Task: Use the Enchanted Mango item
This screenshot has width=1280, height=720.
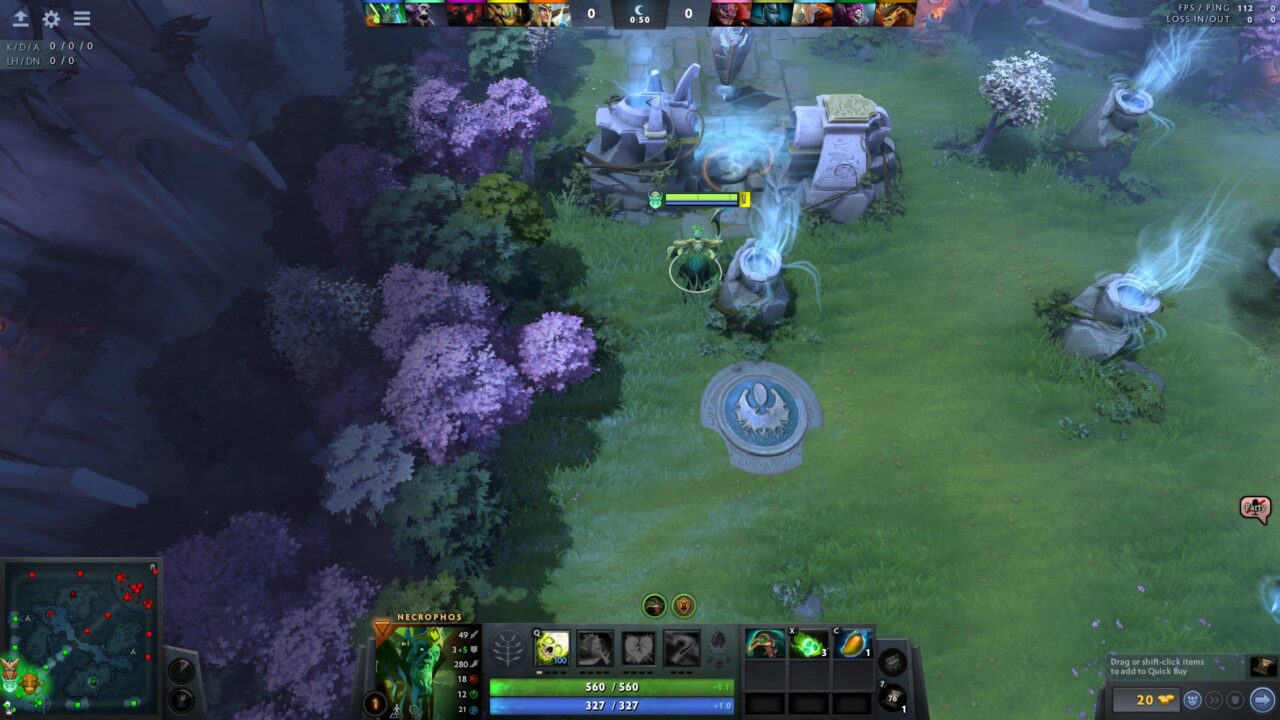Action: click(x=853, y=645)
